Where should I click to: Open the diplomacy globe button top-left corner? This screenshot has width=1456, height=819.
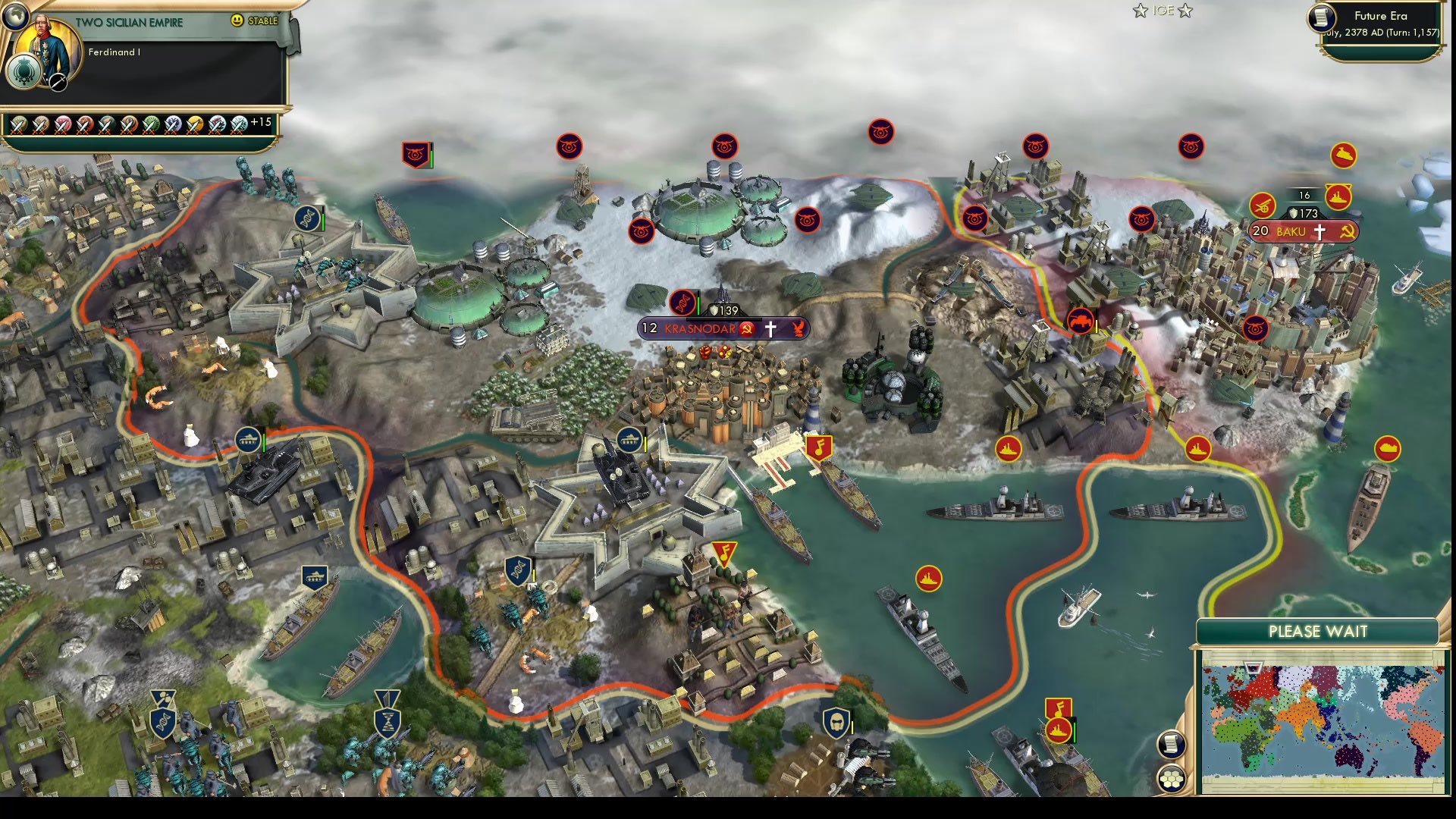pyautogui.click(x=15, y=17)
